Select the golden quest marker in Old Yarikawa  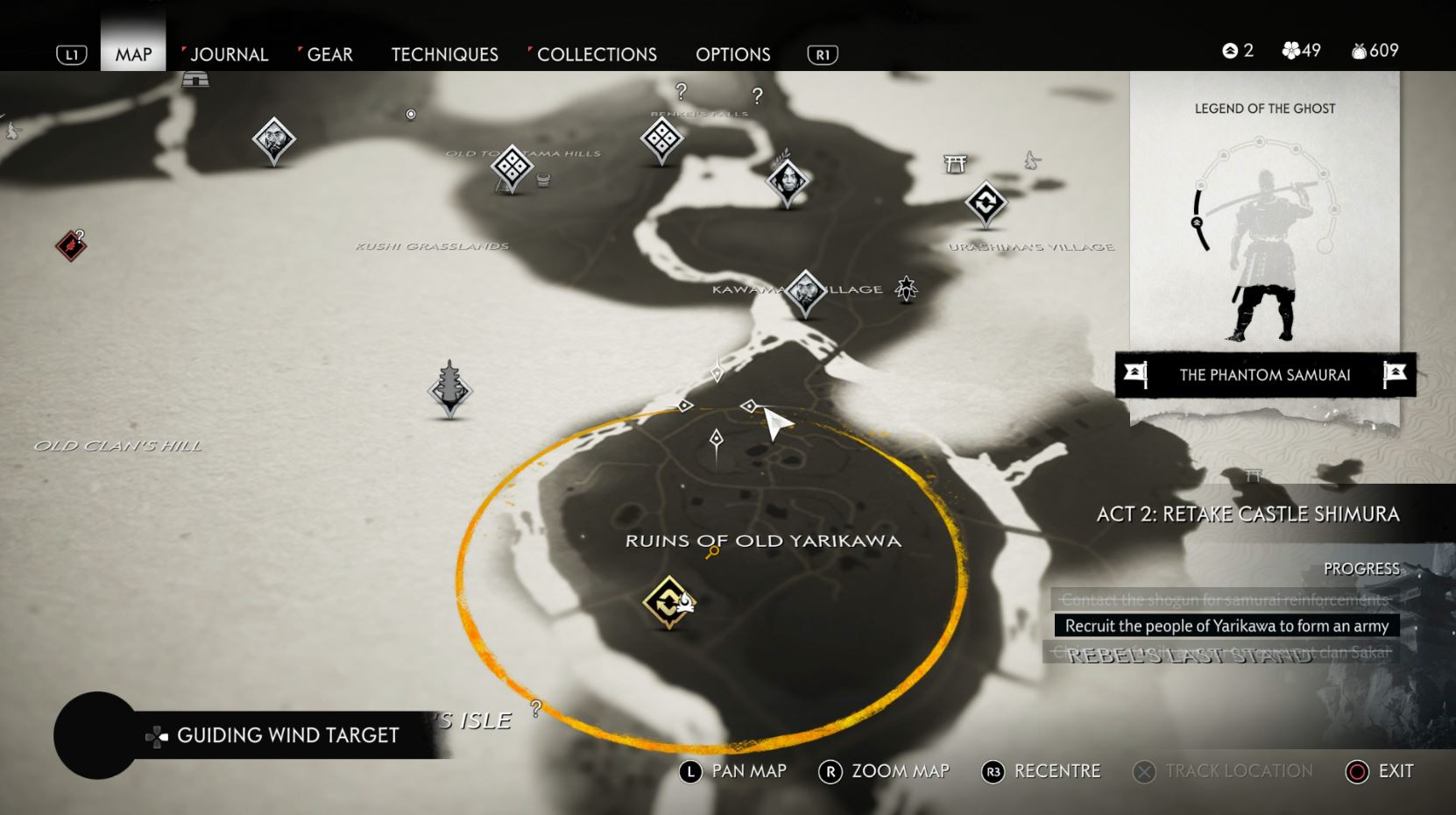click(x=669, y=601)
